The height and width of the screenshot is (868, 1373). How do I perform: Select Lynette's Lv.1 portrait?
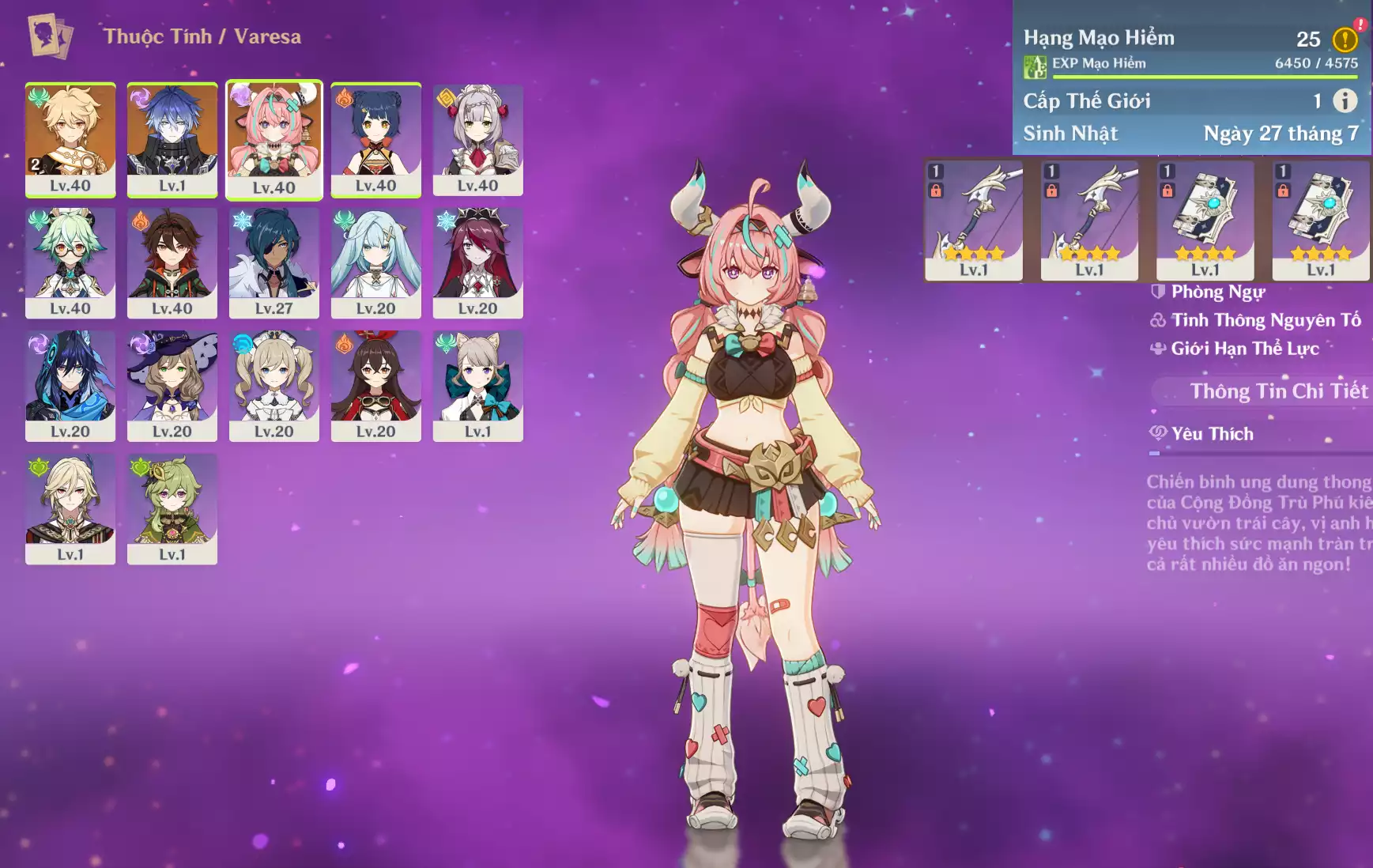tap(478, 386)
